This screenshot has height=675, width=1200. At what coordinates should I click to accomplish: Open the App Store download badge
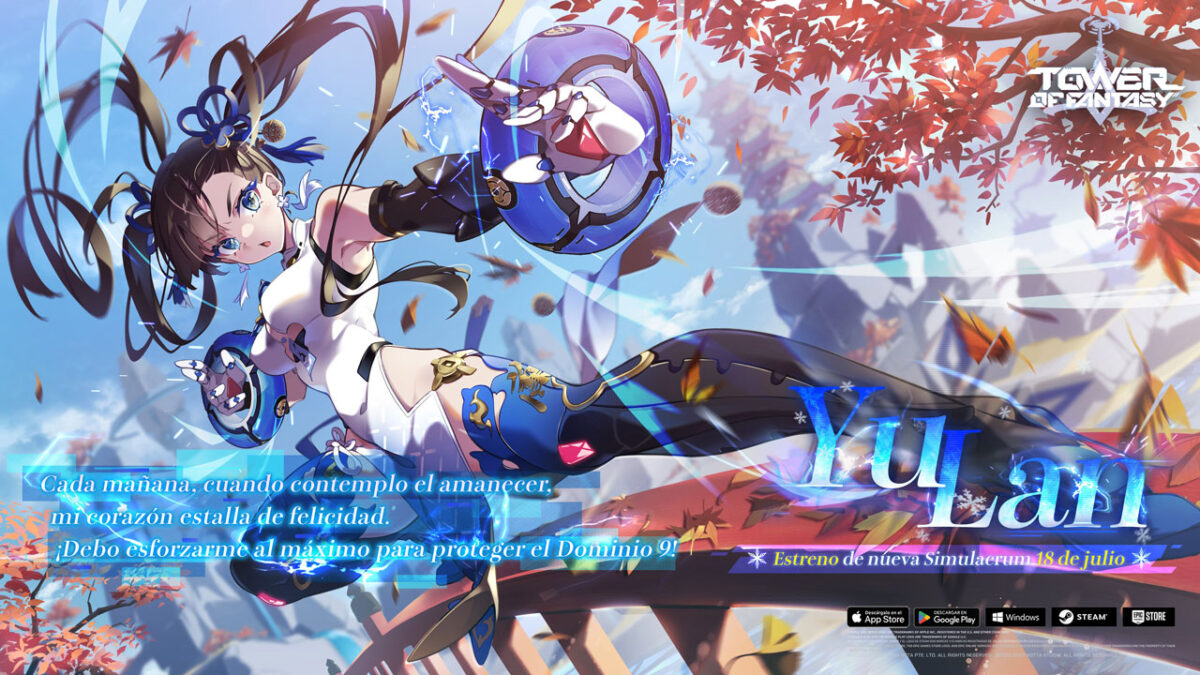point(878,617)
